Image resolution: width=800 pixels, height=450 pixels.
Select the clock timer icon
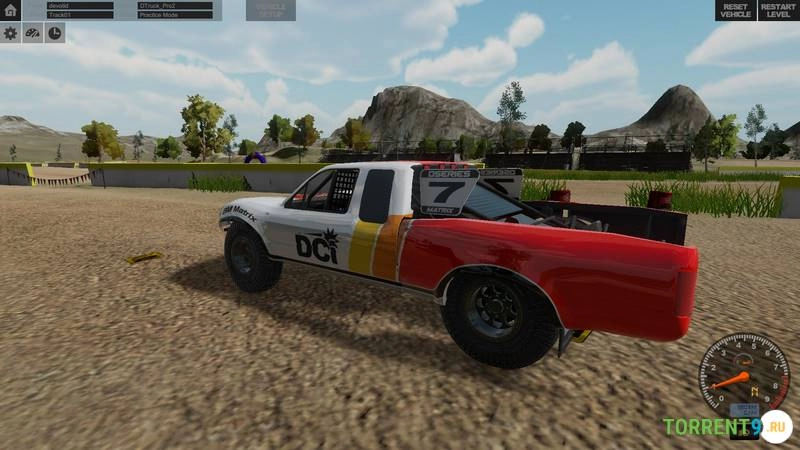[x=55, y=33]
